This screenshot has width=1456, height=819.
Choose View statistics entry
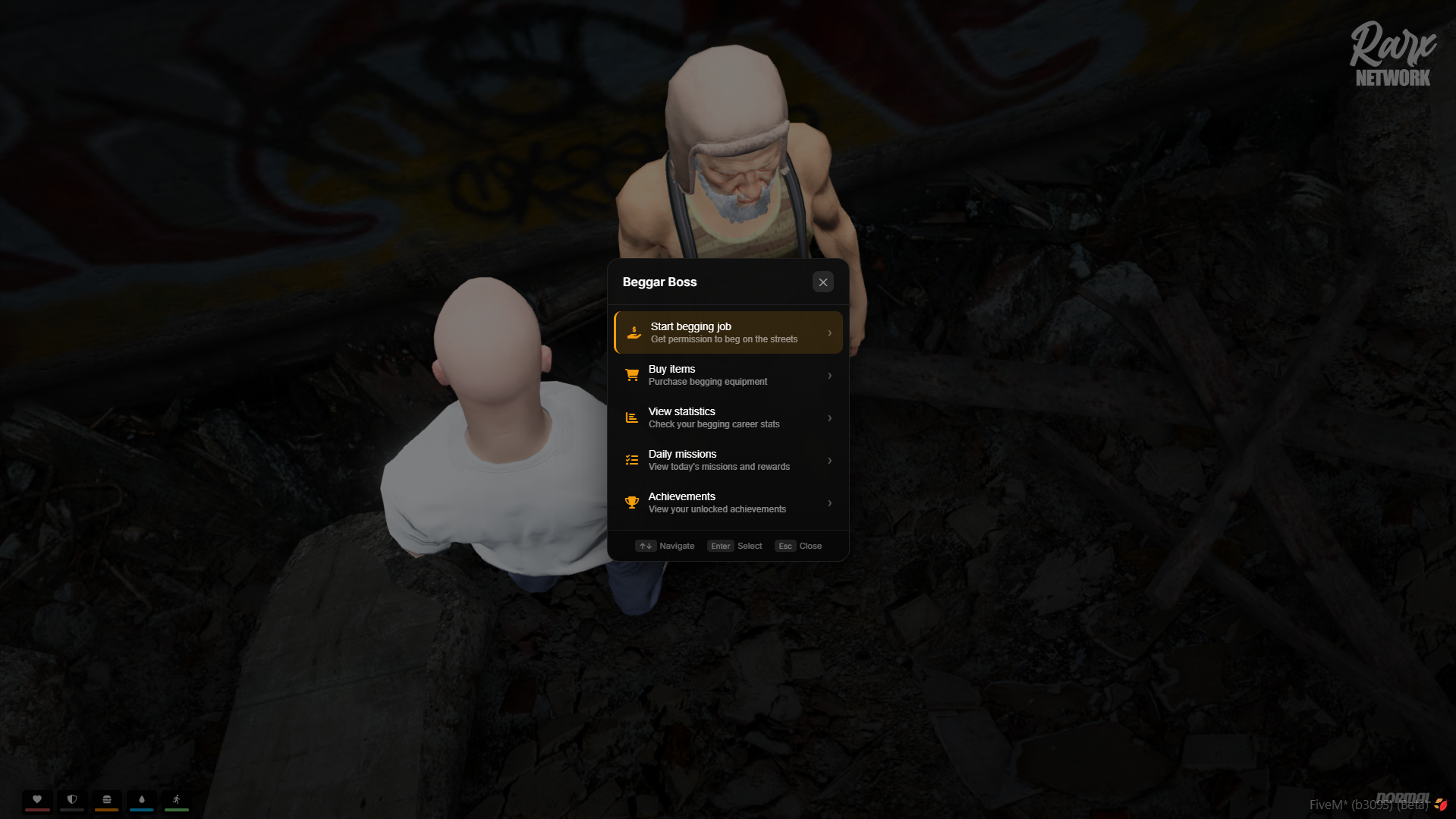click(x=728, y=417)
